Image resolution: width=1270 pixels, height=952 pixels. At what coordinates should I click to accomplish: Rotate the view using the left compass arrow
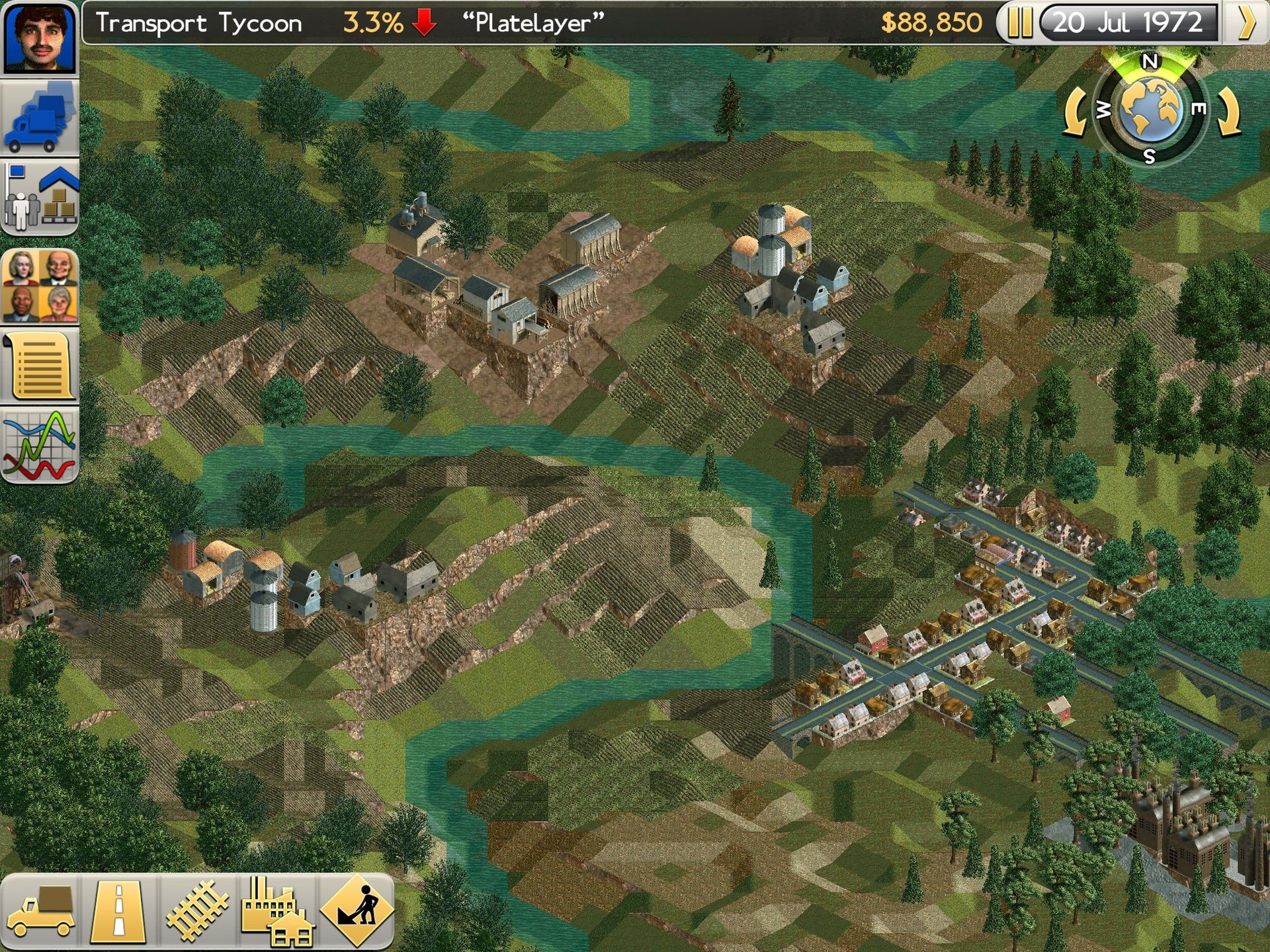(x=1075, y=112)
